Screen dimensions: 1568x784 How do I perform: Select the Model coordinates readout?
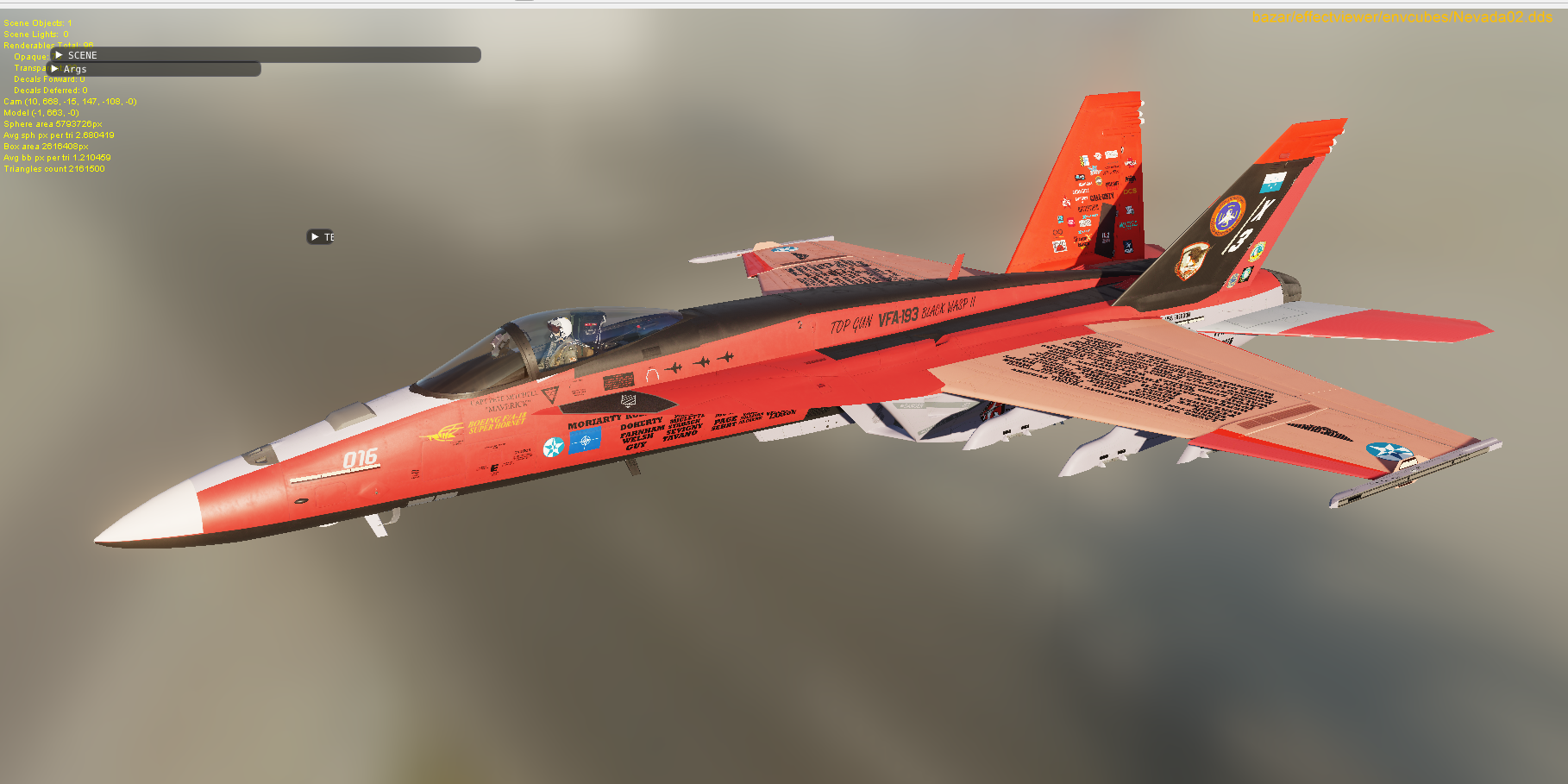(41, 112)
